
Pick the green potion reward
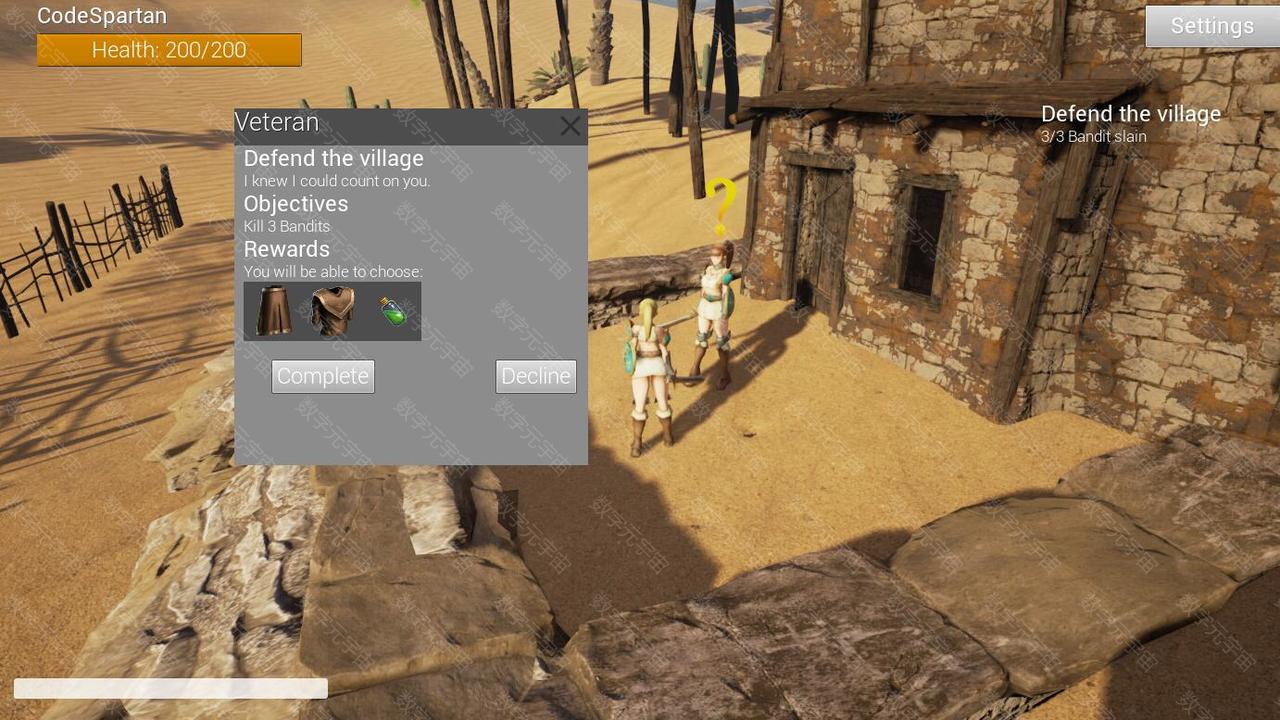[x=393, y=311]
